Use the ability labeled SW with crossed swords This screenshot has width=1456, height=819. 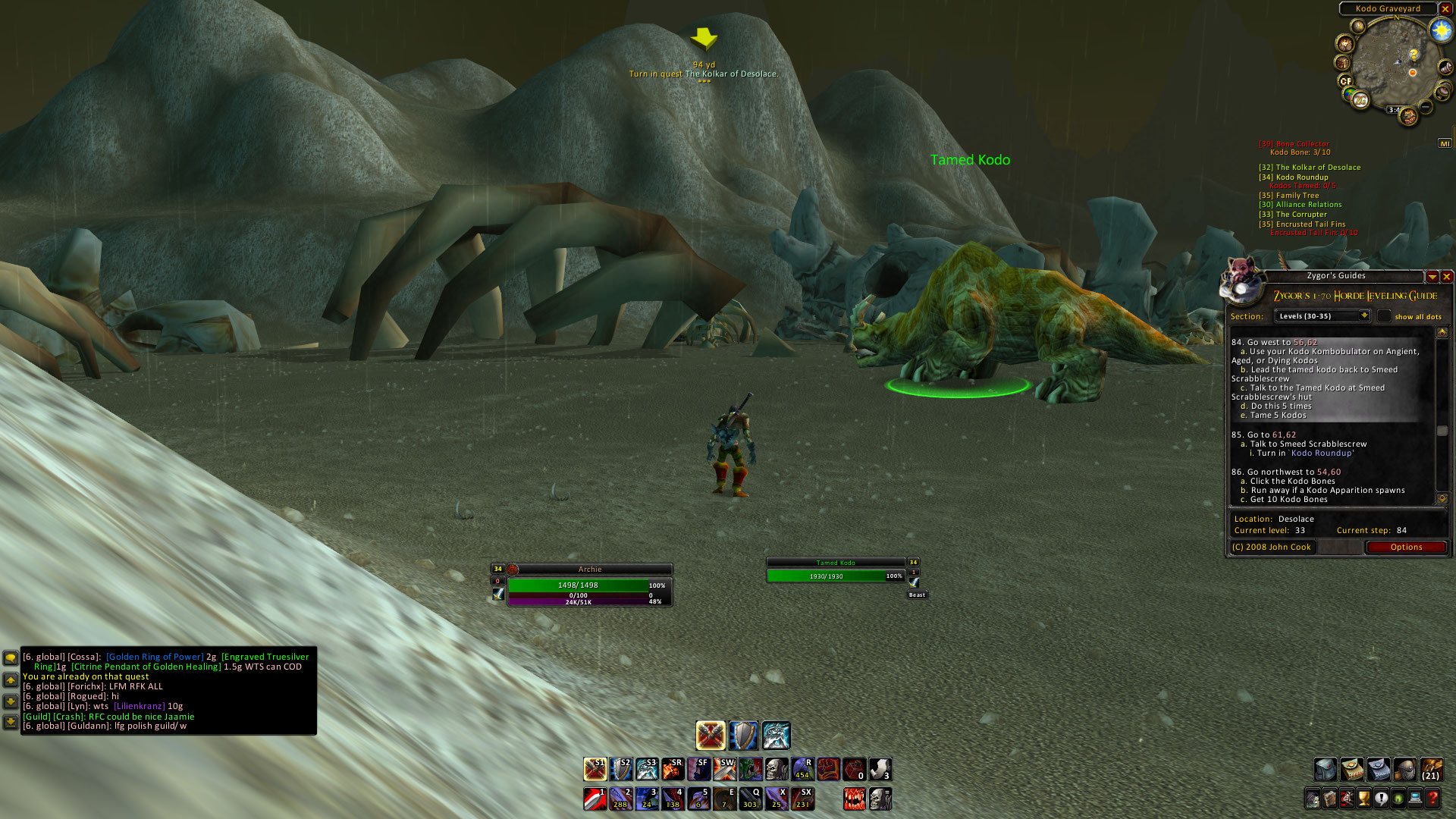(724, 770)
